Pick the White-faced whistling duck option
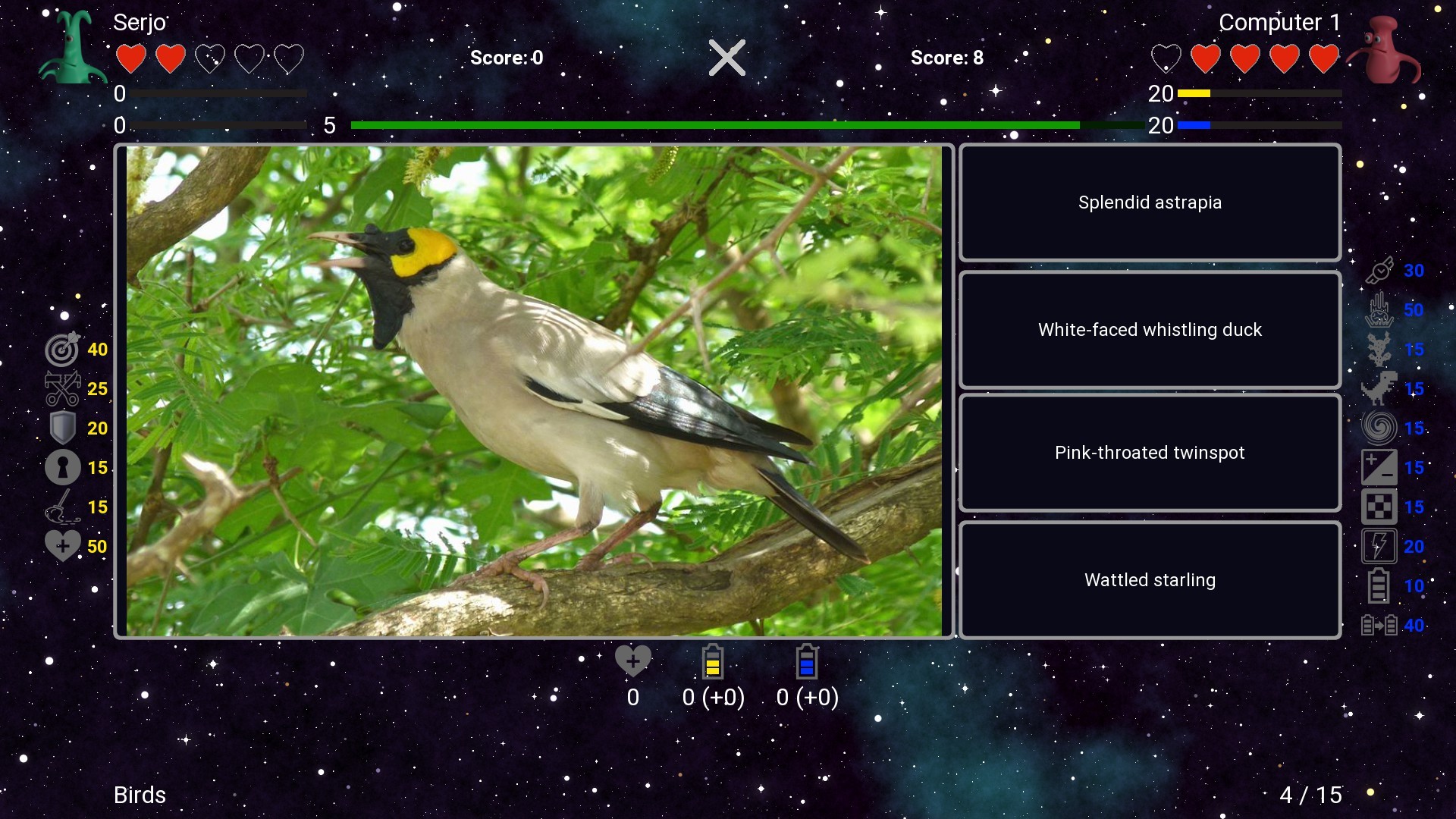Image resolution: width=1456 pixels, height=819 pixels. coord(1150,330)
